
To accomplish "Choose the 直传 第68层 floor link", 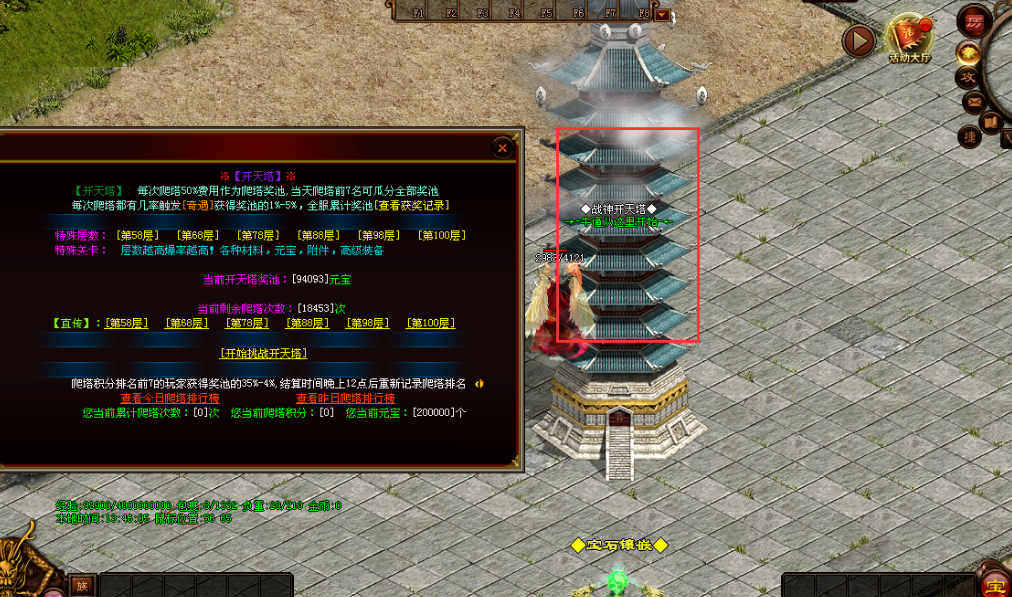I will (x=187, y=323).
